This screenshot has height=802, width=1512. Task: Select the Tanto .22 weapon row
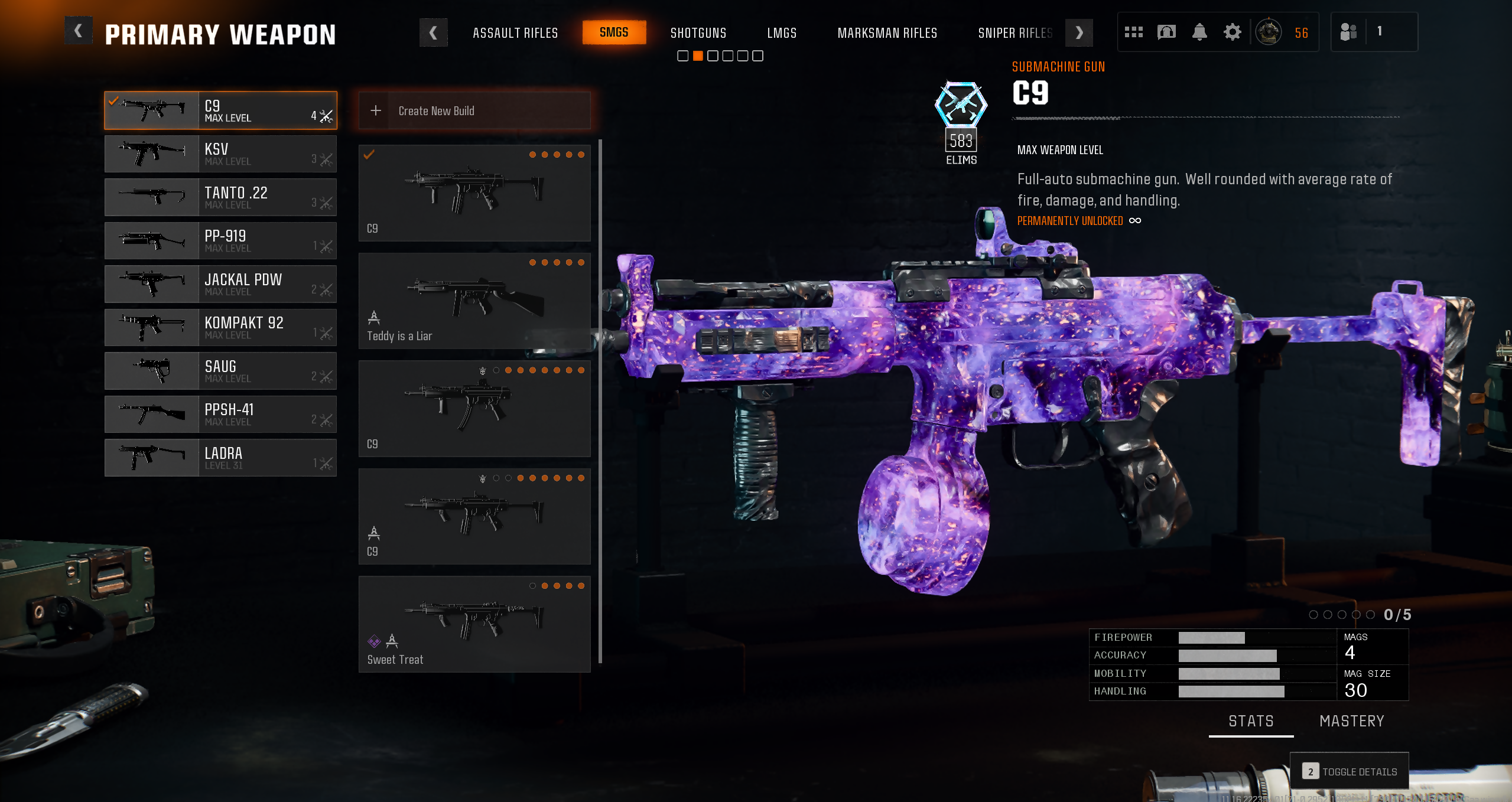tap(220, 197)
